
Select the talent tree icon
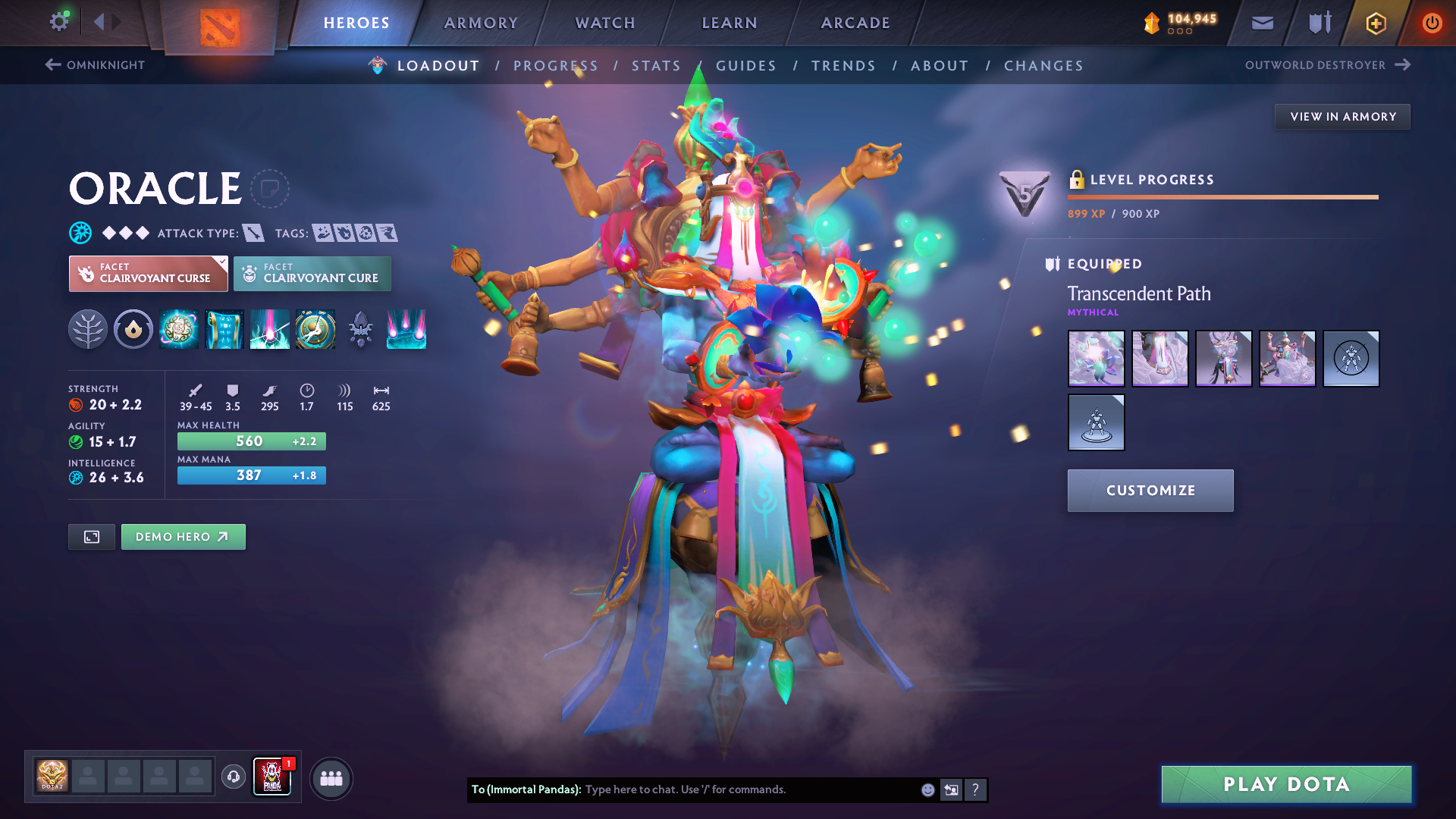pos(88,330)
